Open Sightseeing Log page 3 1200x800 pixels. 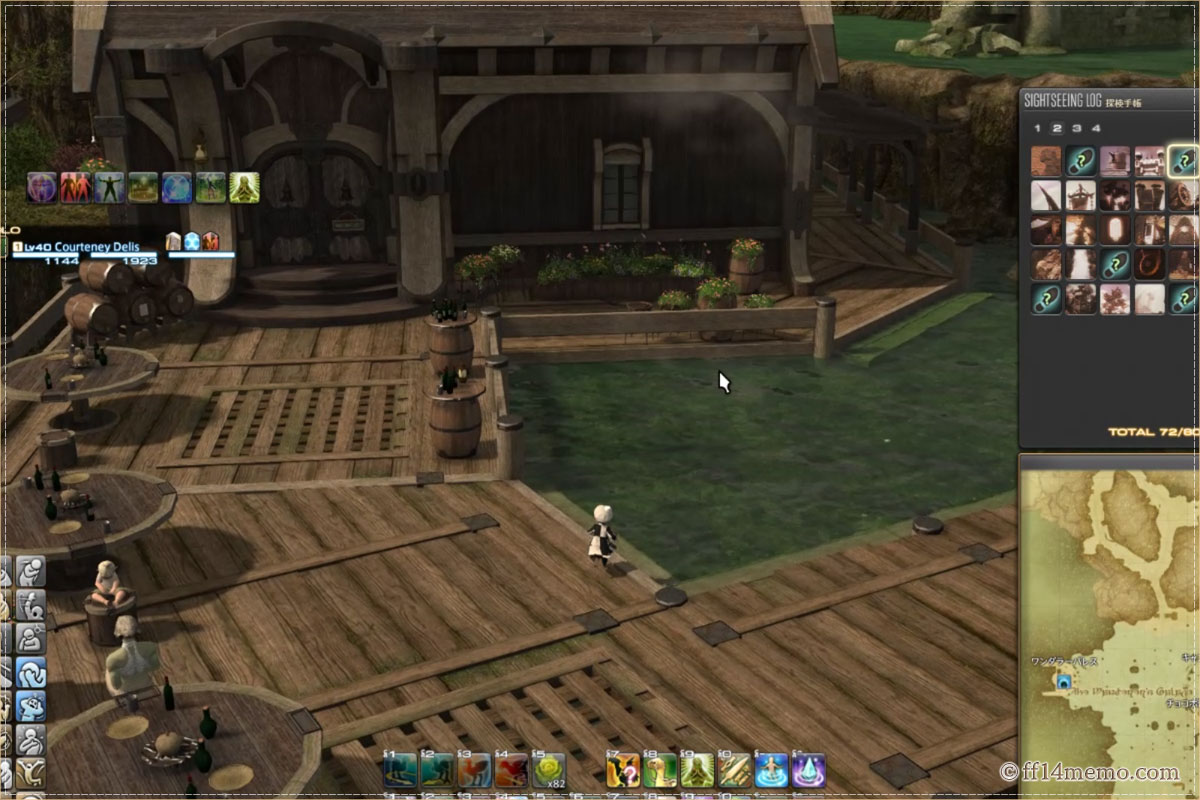1076,128
